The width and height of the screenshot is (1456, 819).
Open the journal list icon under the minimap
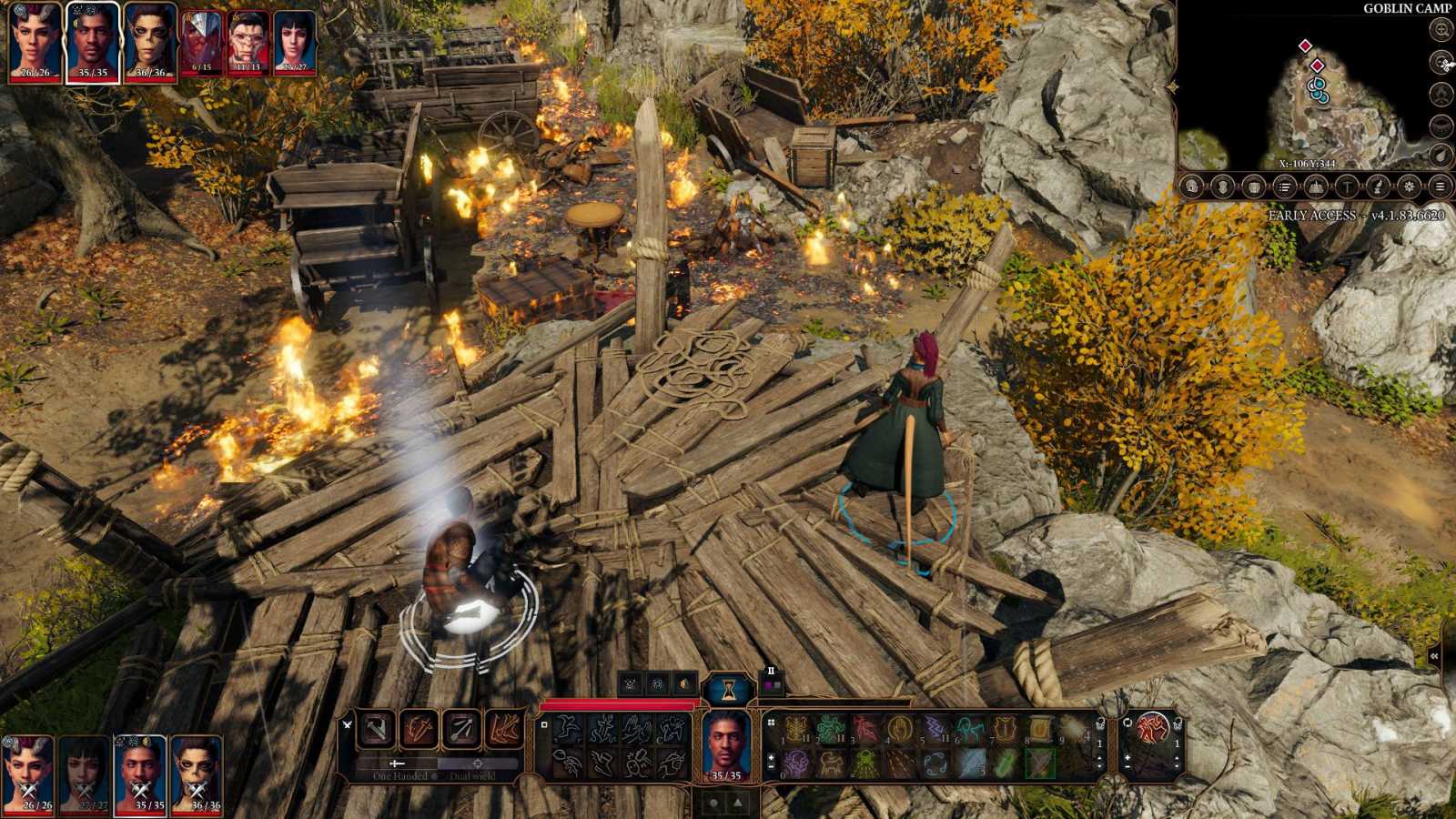[1285, 187]
